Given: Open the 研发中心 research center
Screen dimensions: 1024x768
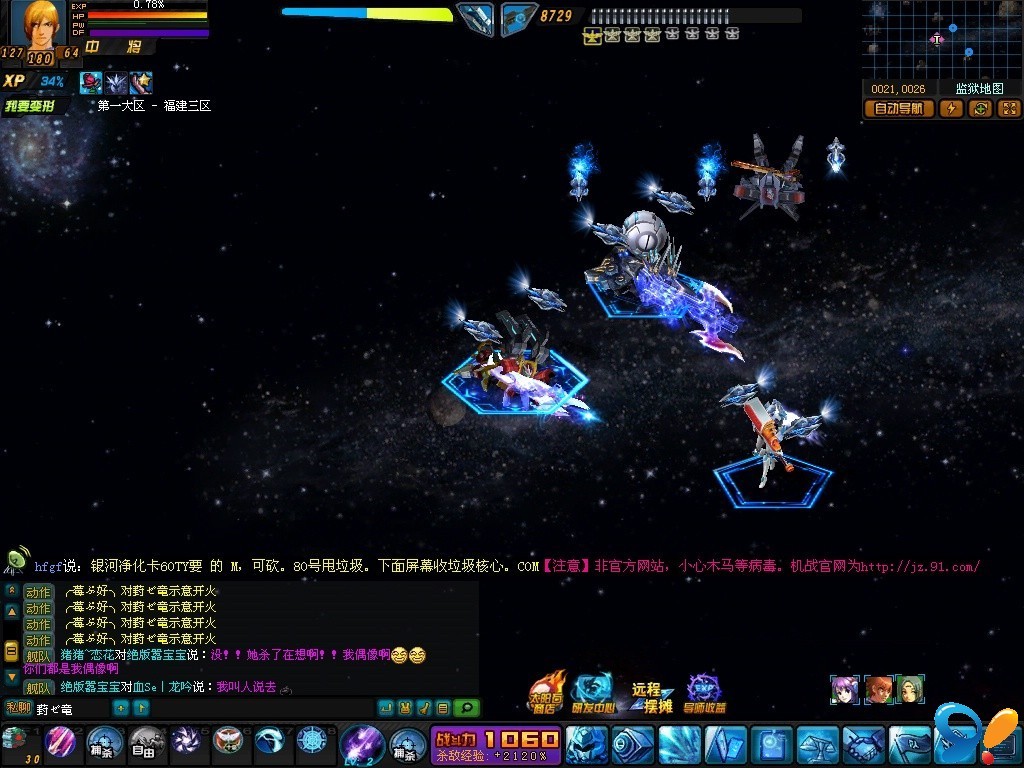Looking at the screenshot, I should point(593,692).
